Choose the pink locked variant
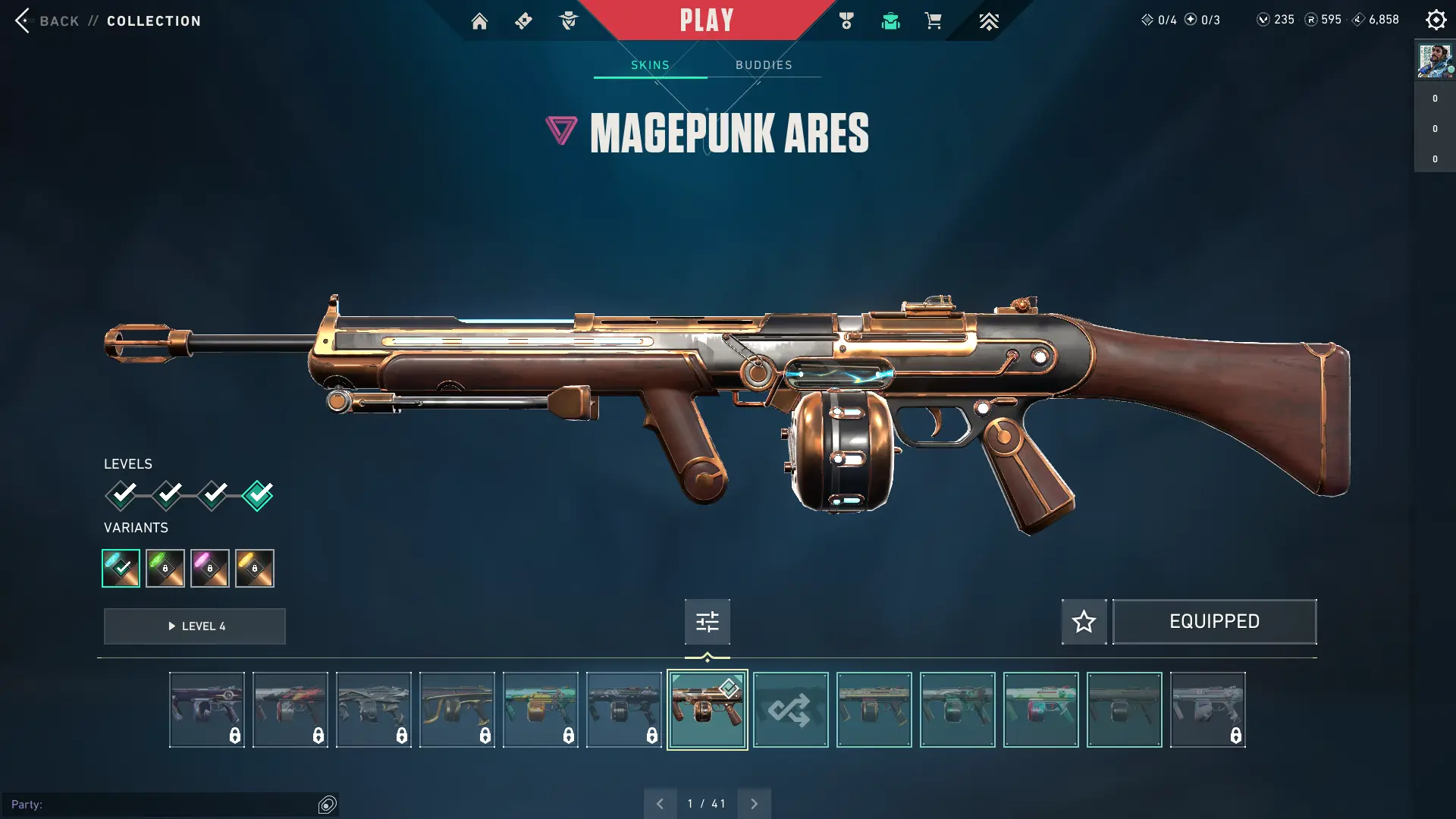Screen dimensions: 1456x819 [210, 568]
